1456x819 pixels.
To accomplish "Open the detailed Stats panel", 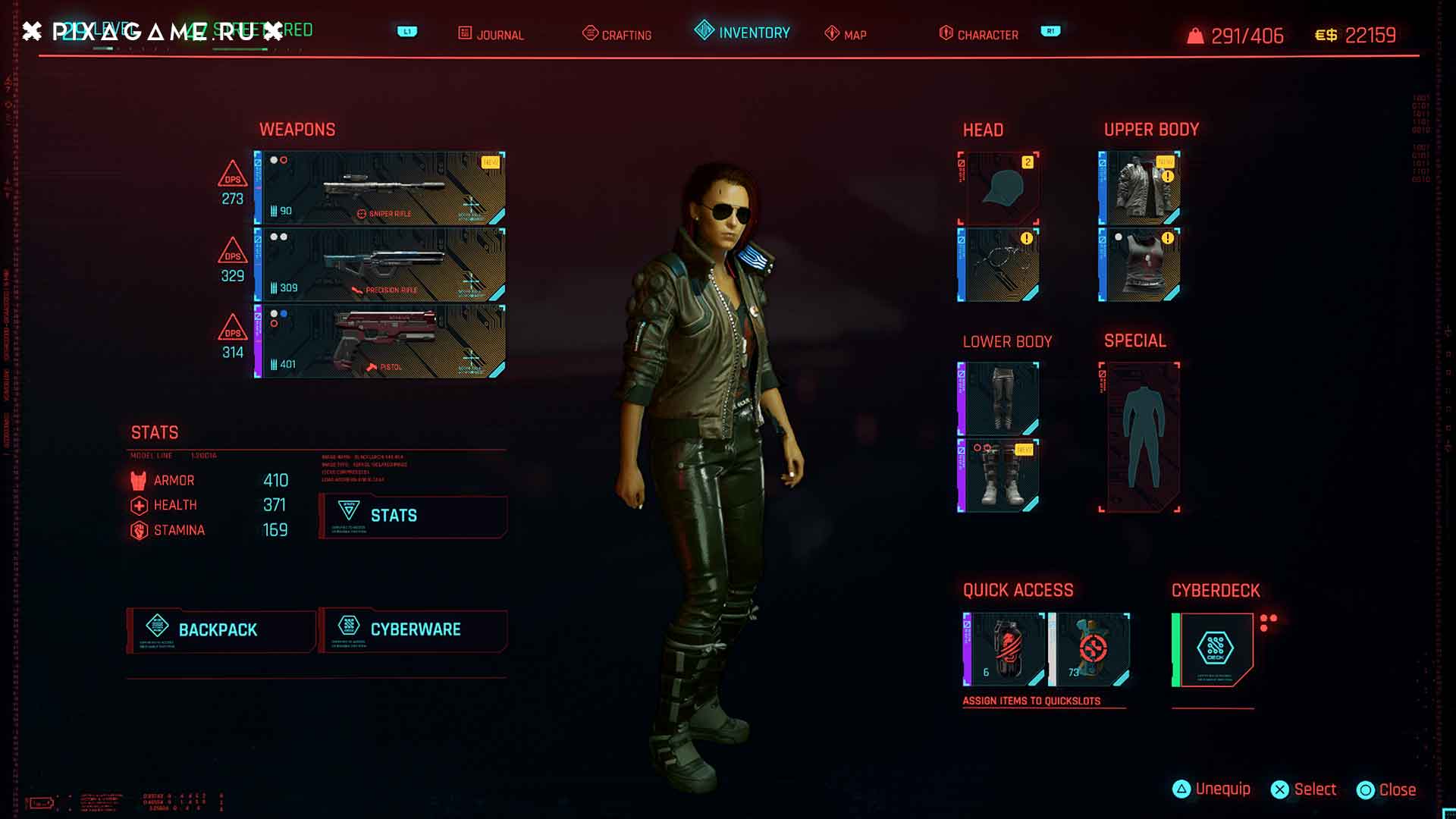I will (413, 516).
